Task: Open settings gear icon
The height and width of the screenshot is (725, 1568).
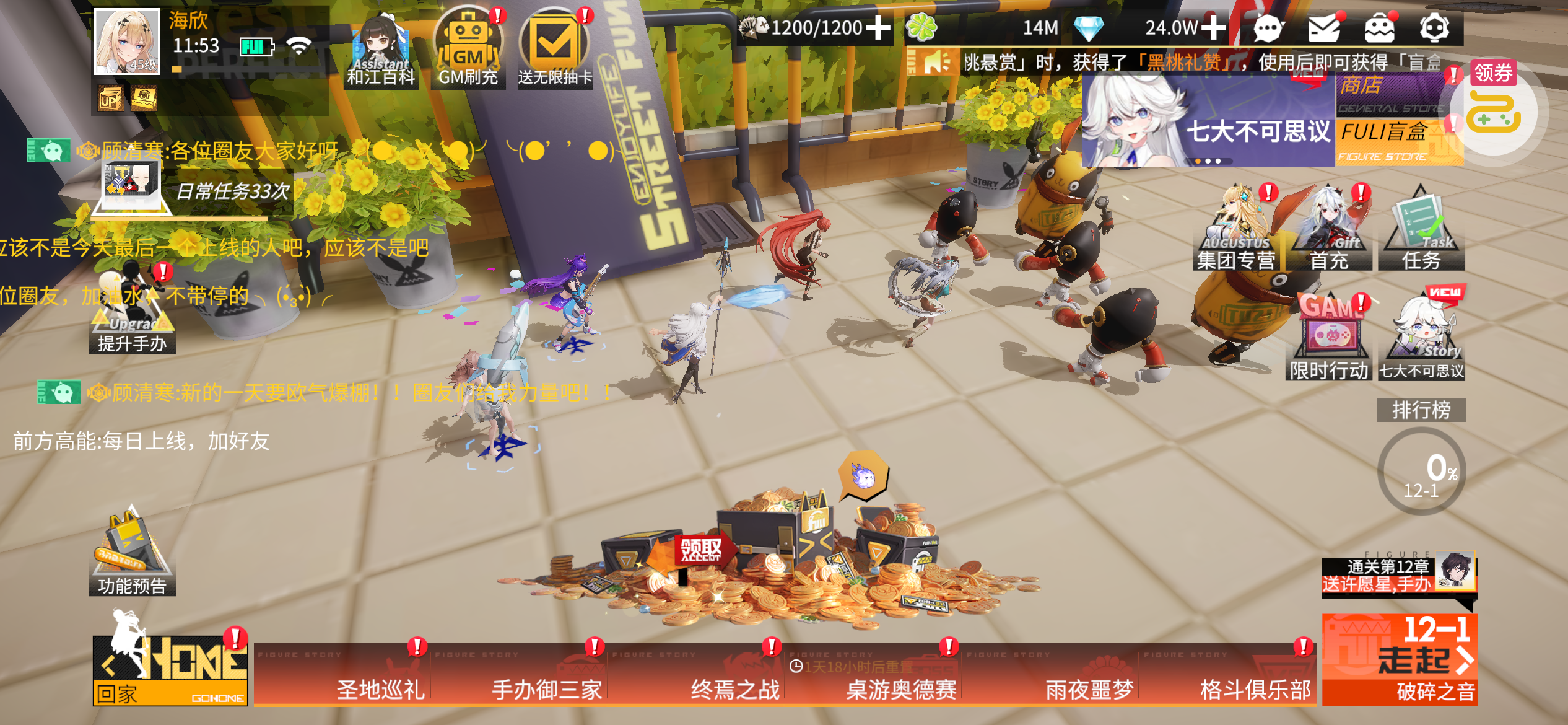Action: point(1434,27)
